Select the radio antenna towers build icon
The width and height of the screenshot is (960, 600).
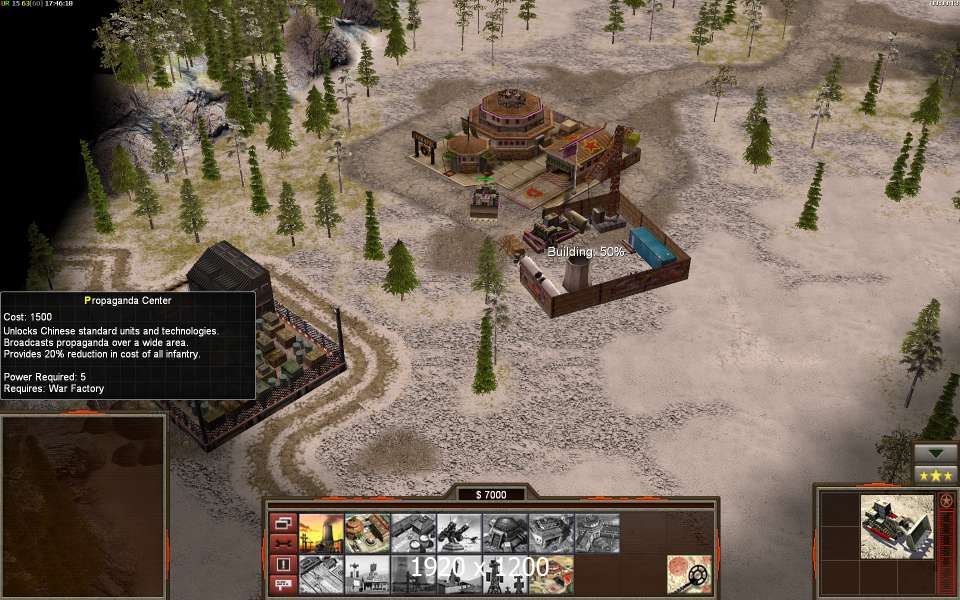(366, 574)
